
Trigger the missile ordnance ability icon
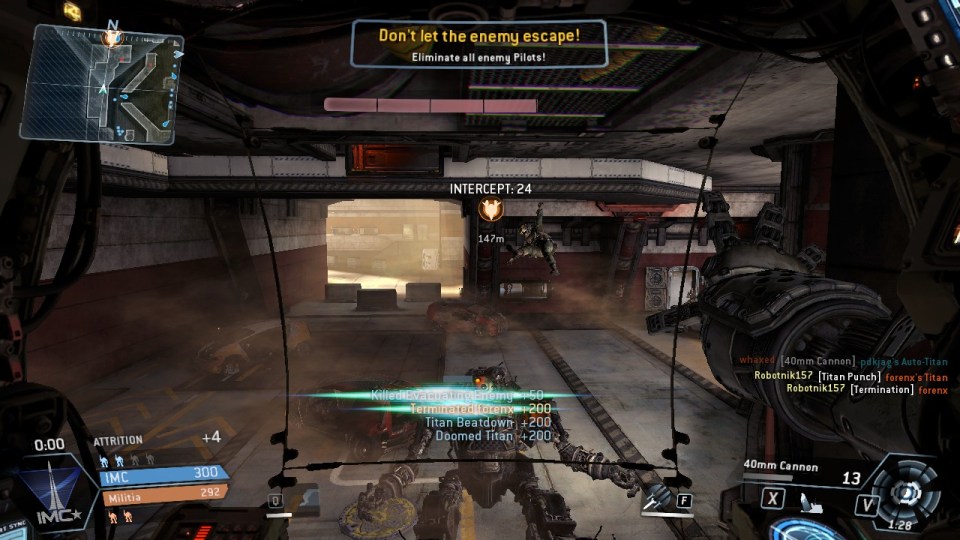(x=660, y=499)
